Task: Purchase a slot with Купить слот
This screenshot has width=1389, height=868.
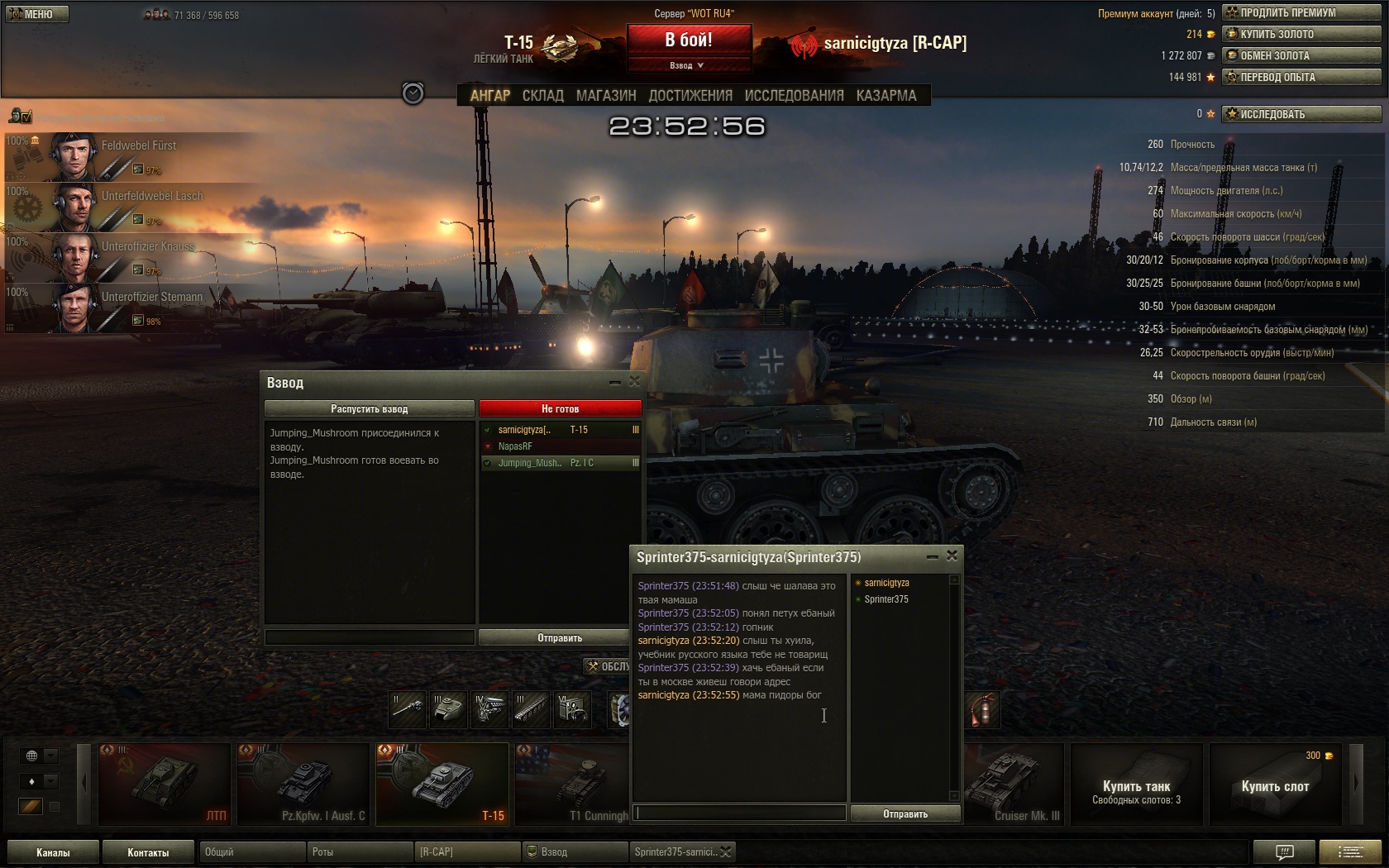Action: 1275,784
